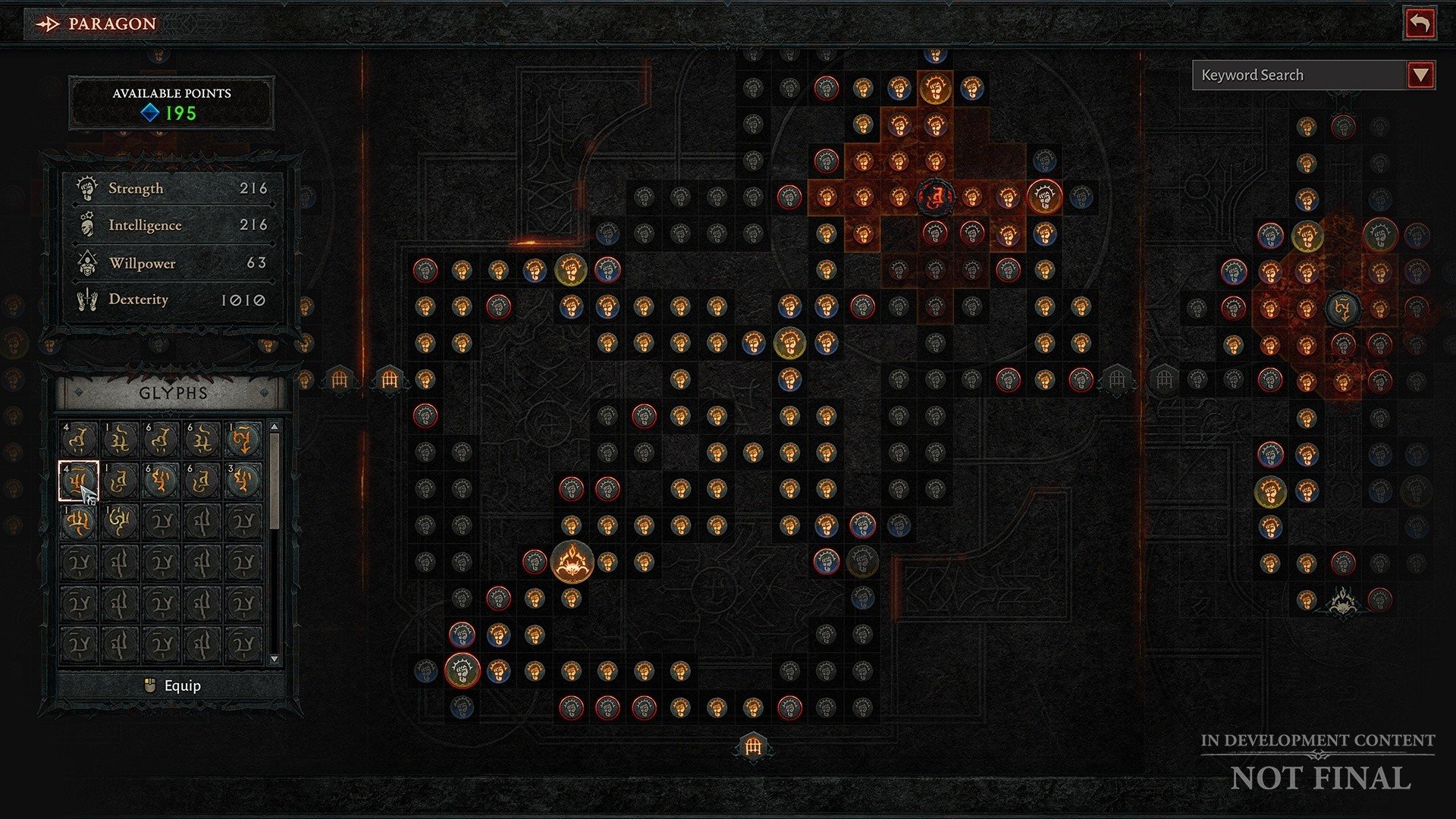Image resolution: width=1456 pixels, height=819 pixels.
Task: Click the glyph socket on the right-side board
Action: 1345,308
